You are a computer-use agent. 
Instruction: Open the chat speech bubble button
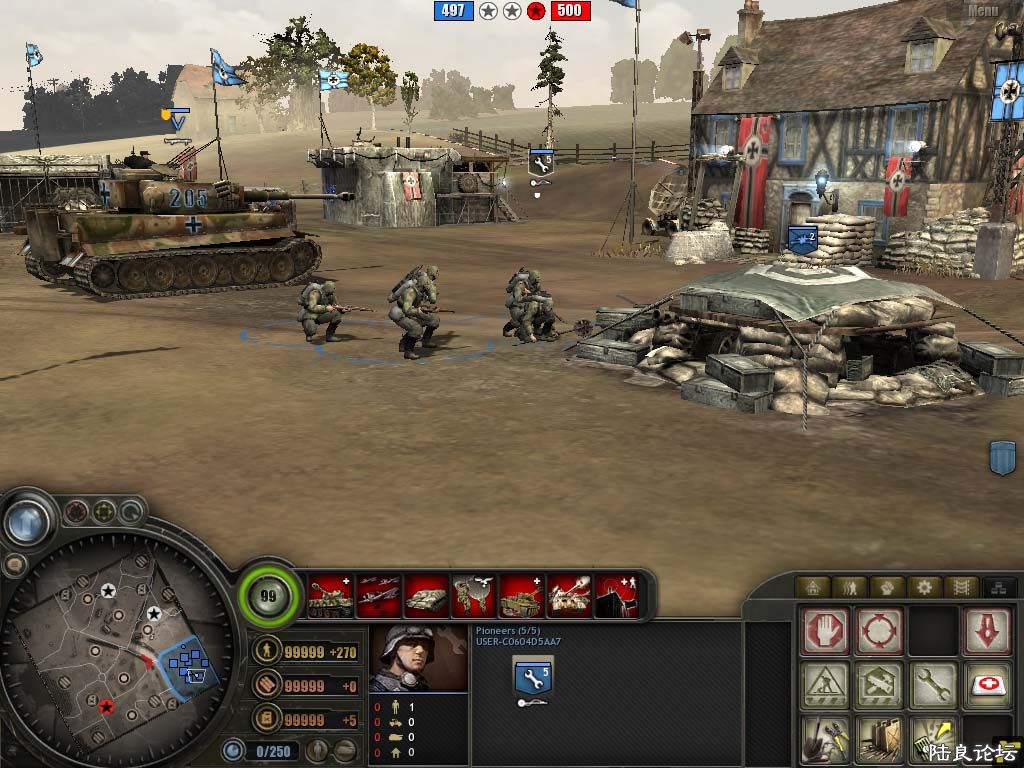pos(15,565)
